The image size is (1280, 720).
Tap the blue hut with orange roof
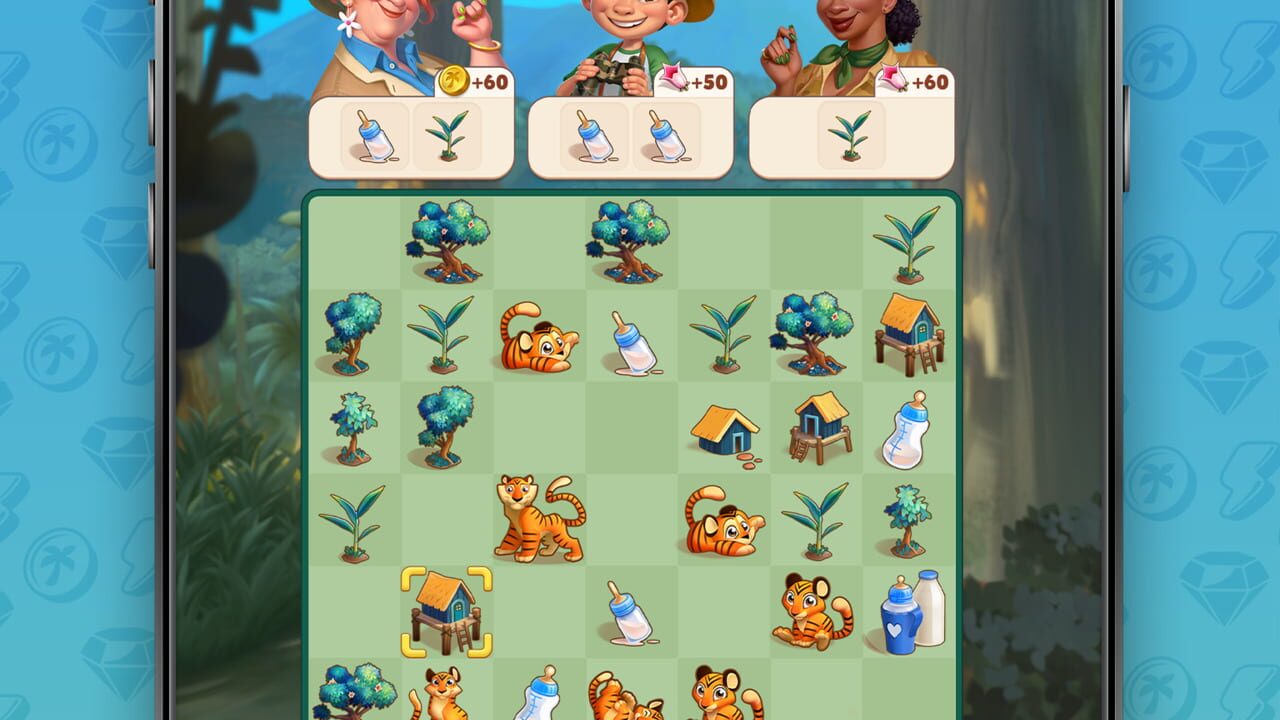point(723,430)
